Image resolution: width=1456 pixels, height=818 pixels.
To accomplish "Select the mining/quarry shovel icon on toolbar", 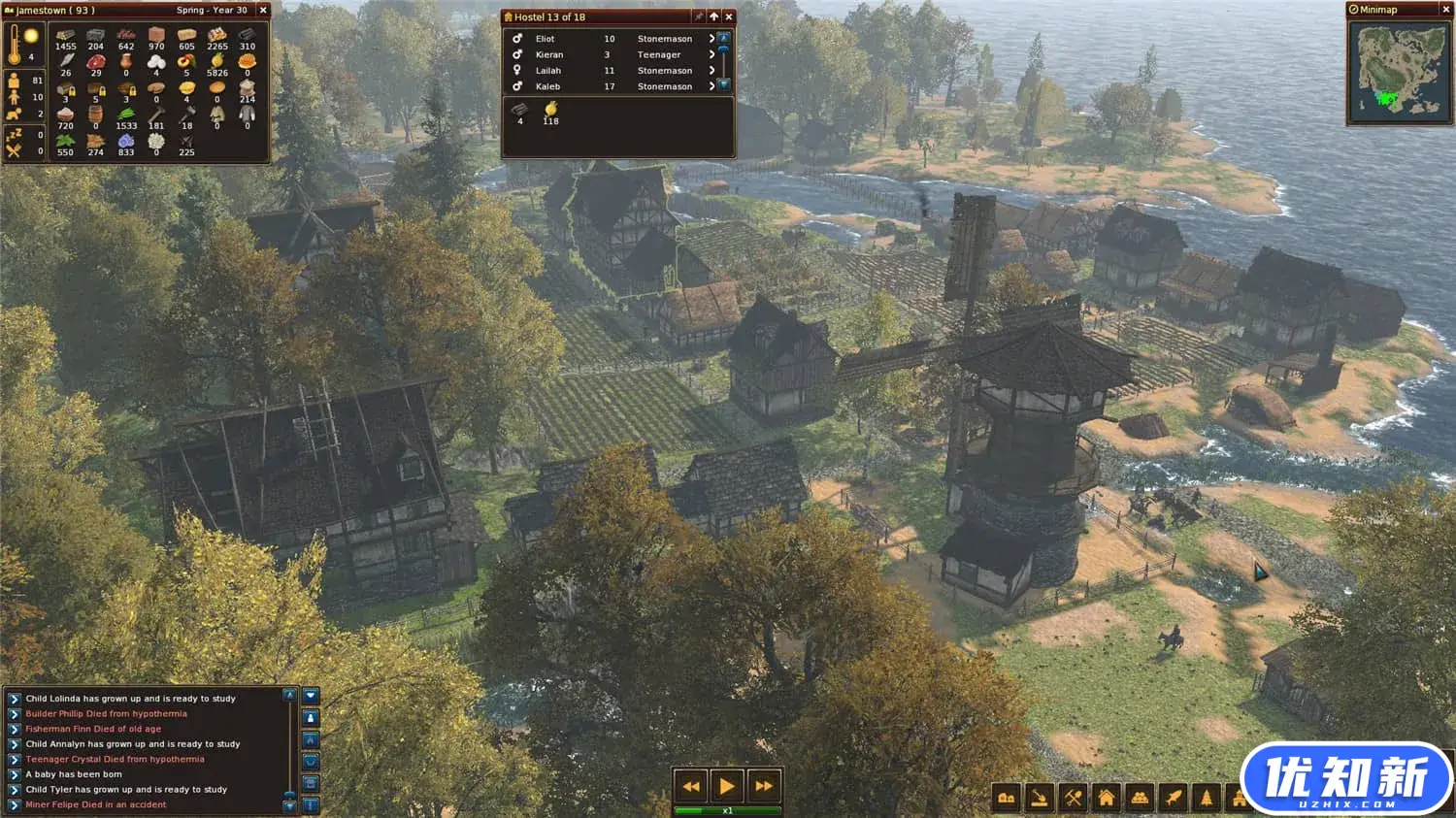I will coord(1039,799).
